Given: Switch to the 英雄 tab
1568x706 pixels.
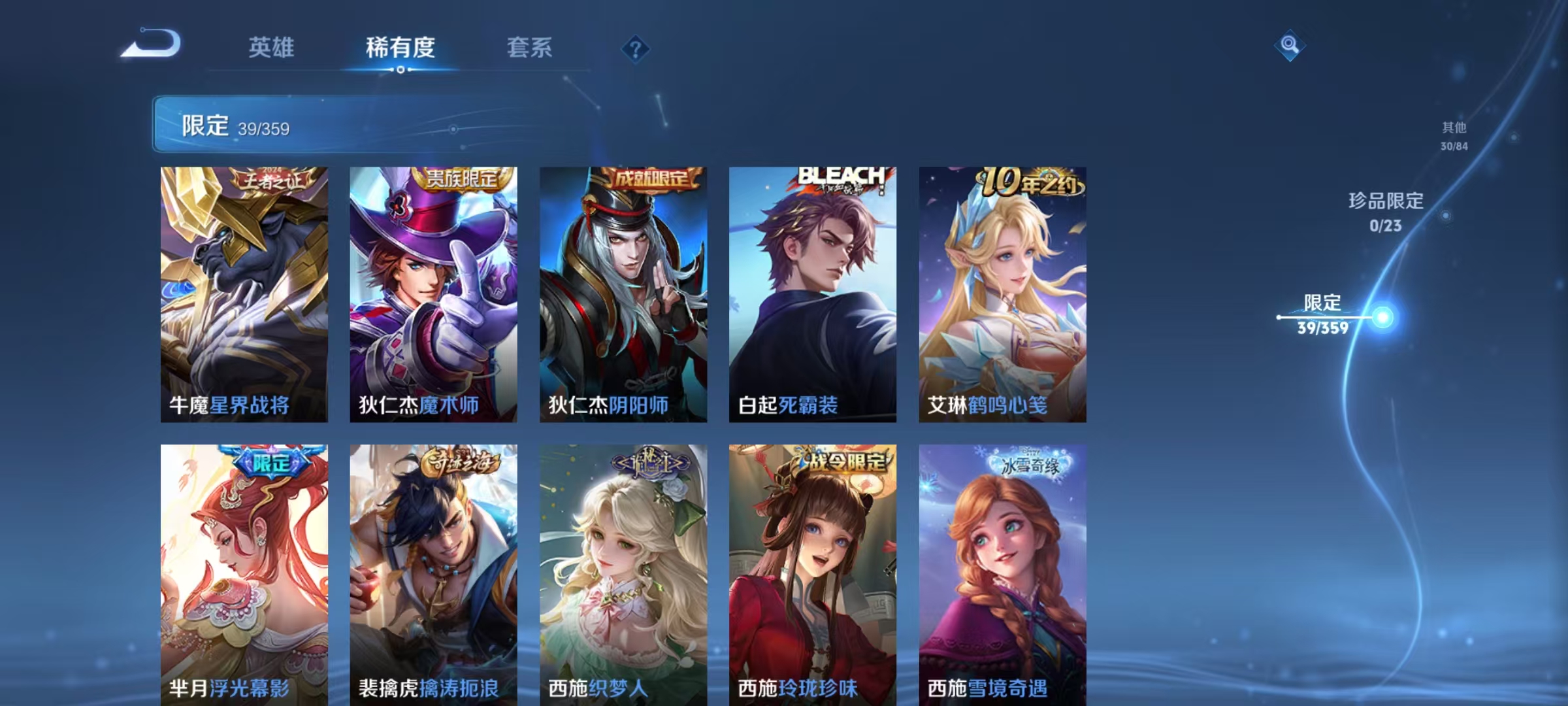Looking at the screenshot, I should [x=272, y=48].
